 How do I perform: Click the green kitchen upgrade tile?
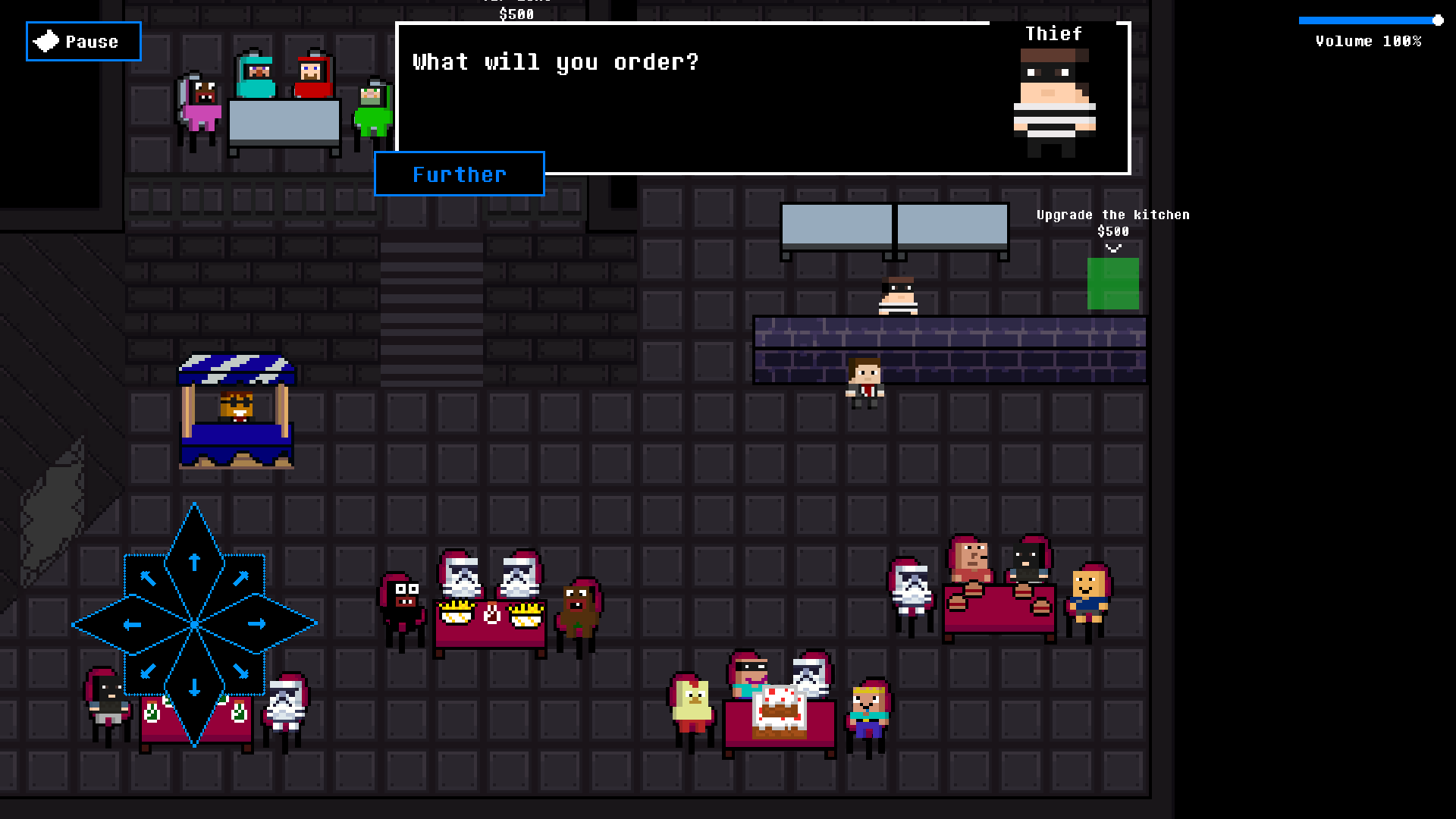pos(1112,283)
